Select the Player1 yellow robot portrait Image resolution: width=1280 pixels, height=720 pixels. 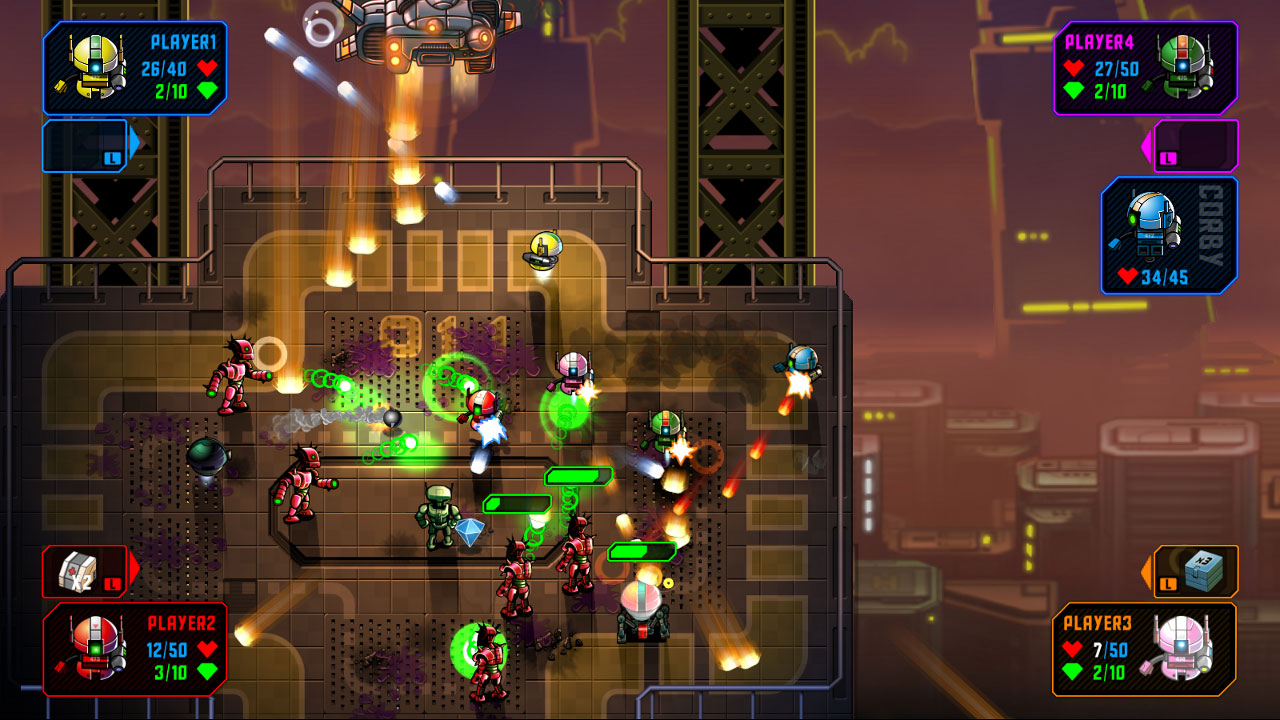pos(92,68)
